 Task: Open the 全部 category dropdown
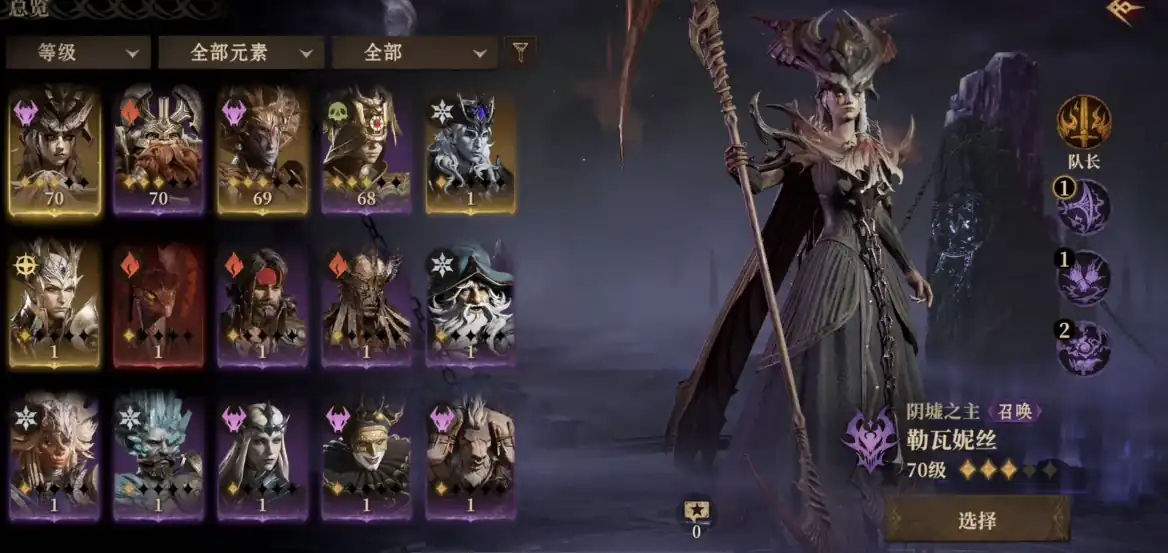[x=414, y=53]
